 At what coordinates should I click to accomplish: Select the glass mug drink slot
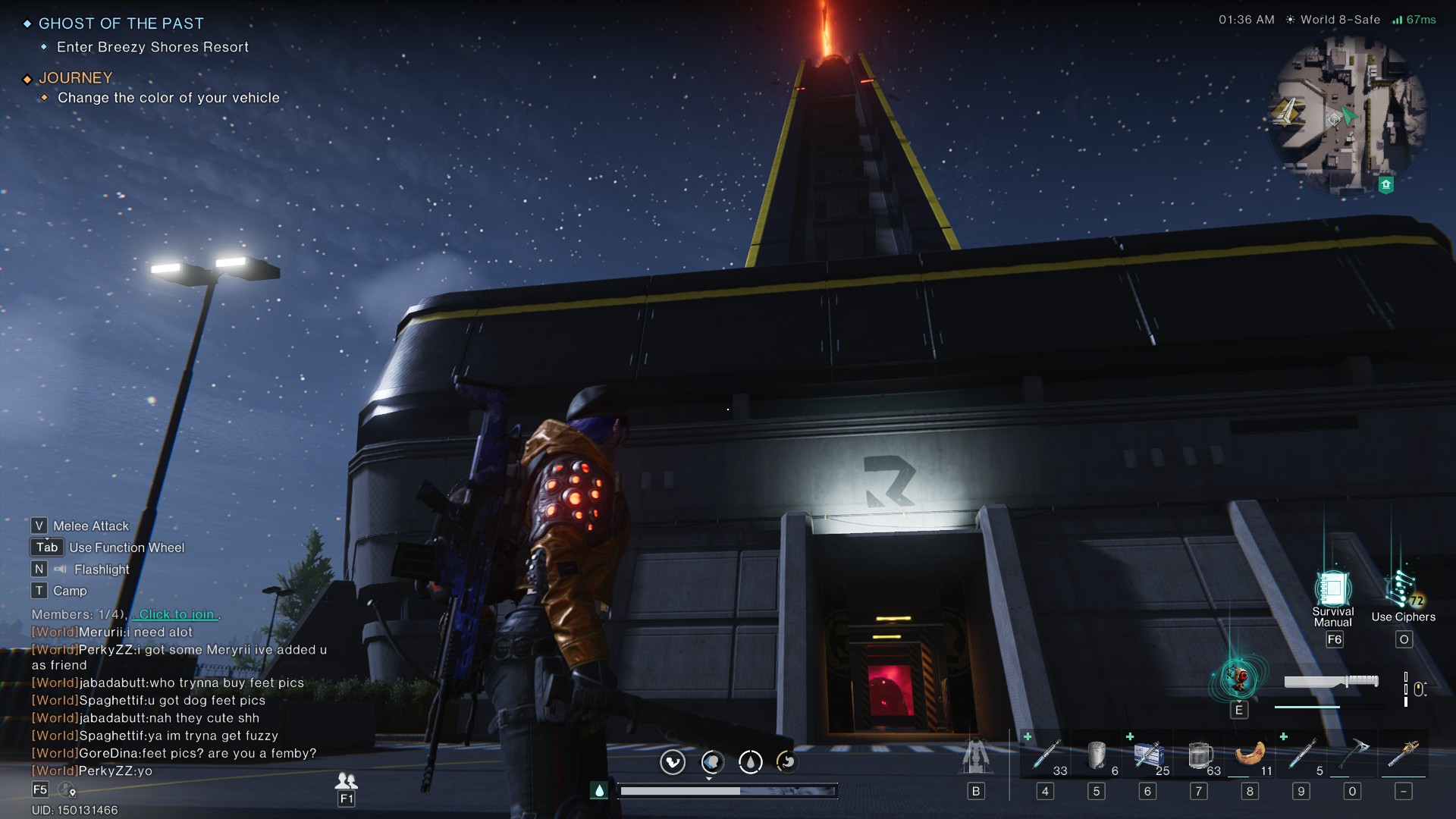1199,755
